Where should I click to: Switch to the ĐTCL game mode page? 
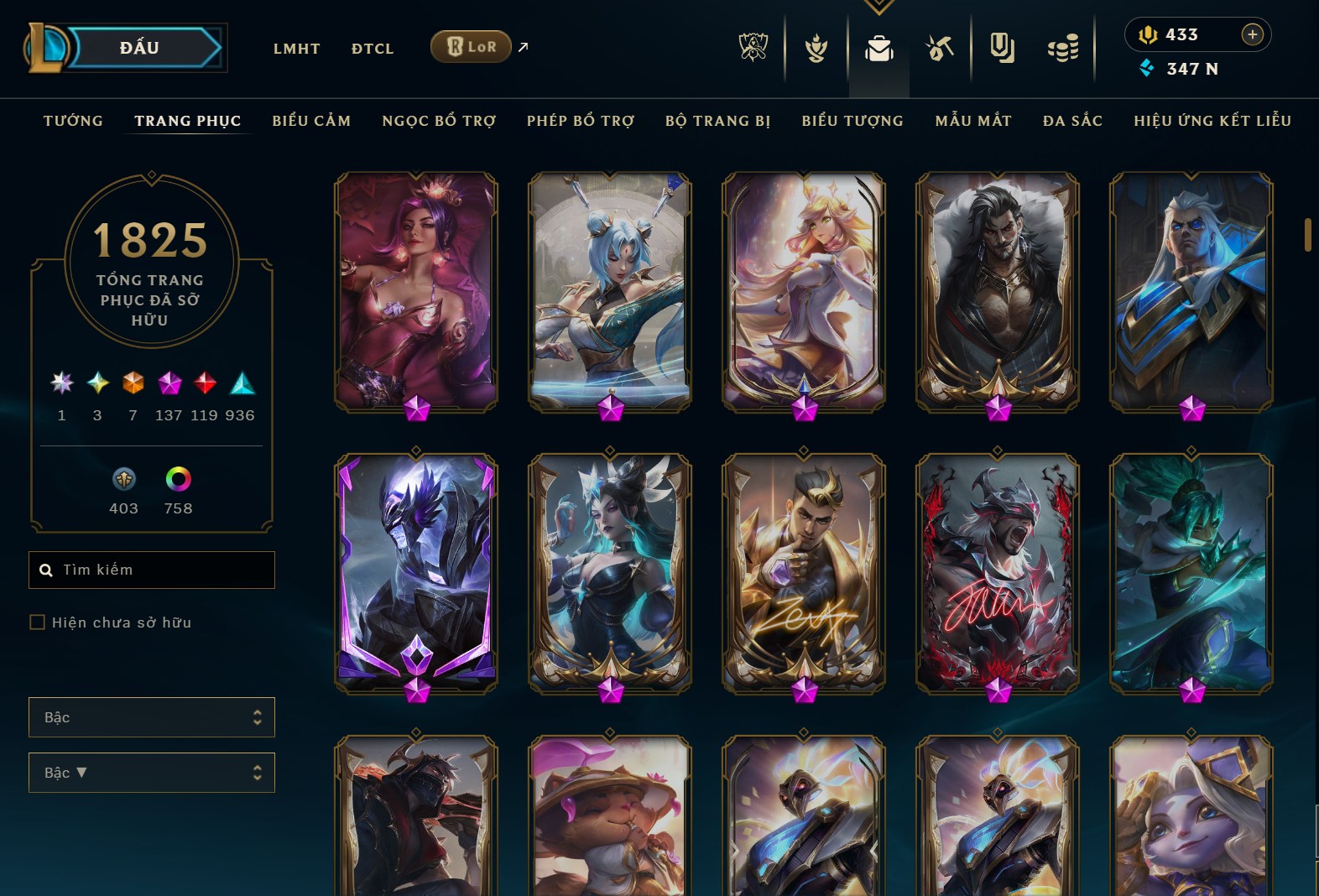coord(373,49)
